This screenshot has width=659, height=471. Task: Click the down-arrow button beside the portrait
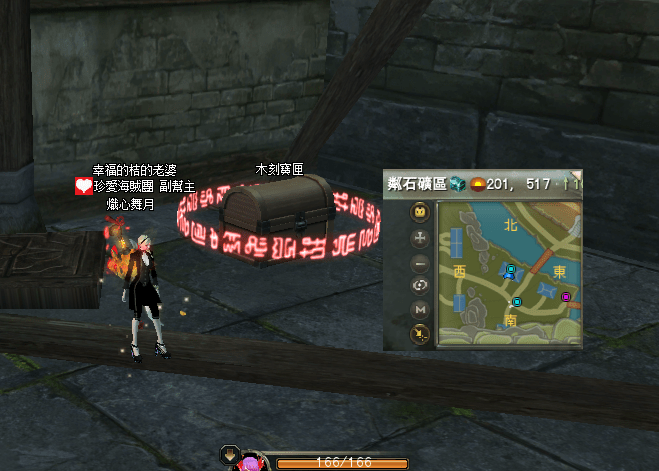click(229, 458)
